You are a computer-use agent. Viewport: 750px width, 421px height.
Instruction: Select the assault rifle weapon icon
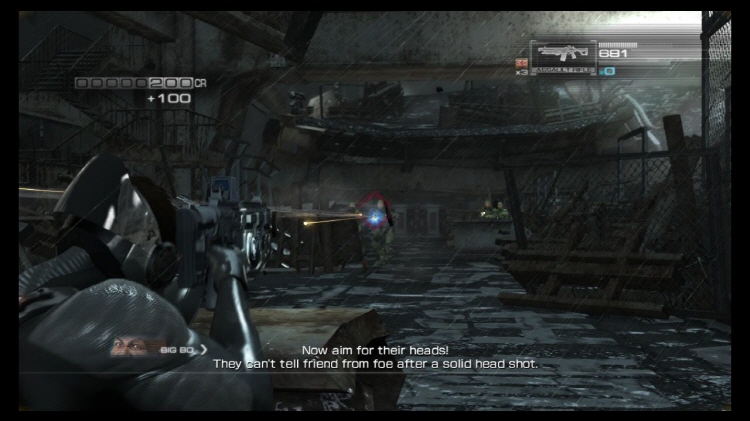(563, 54)
